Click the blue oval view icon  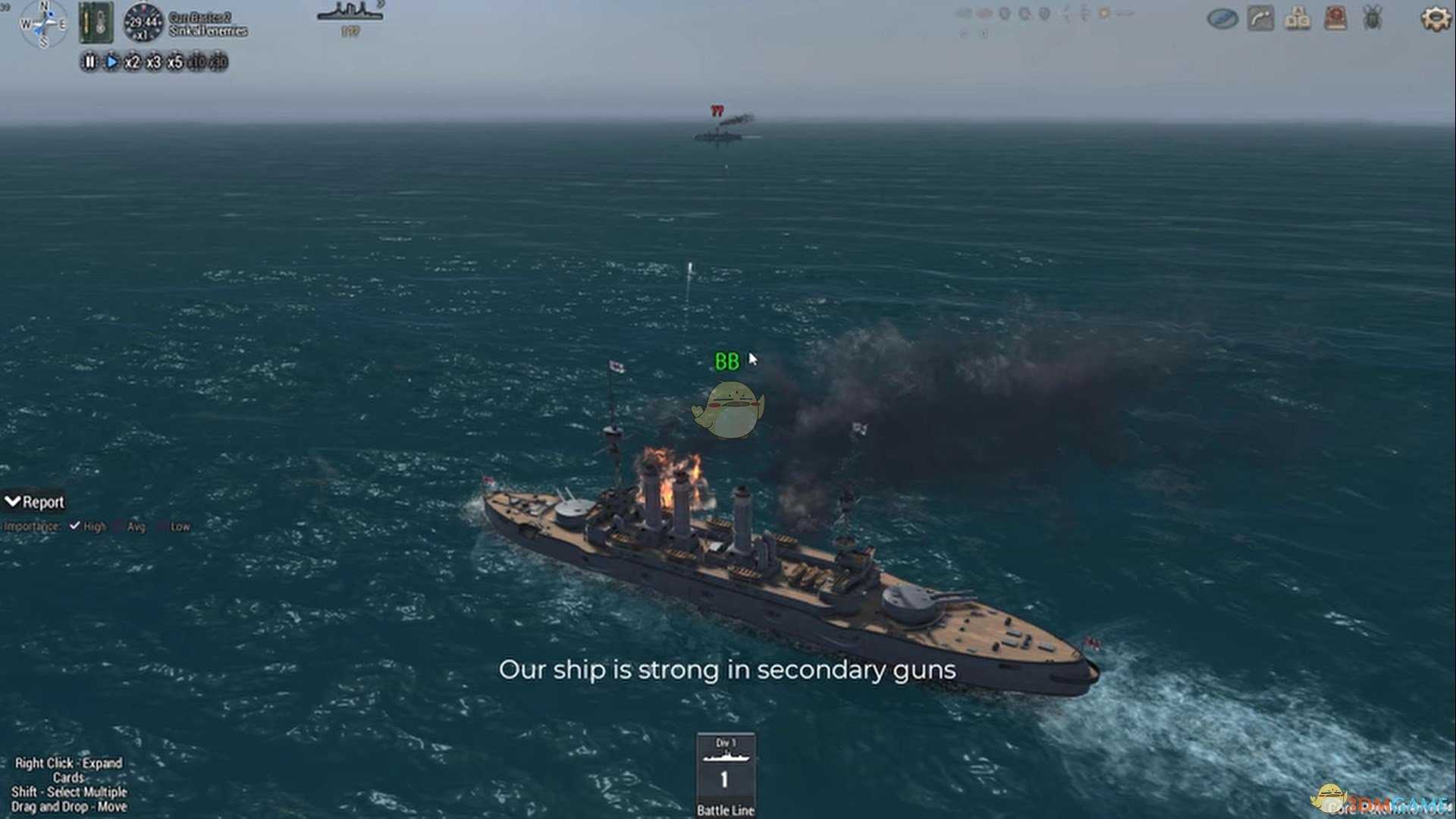[x=1222, y=18]
